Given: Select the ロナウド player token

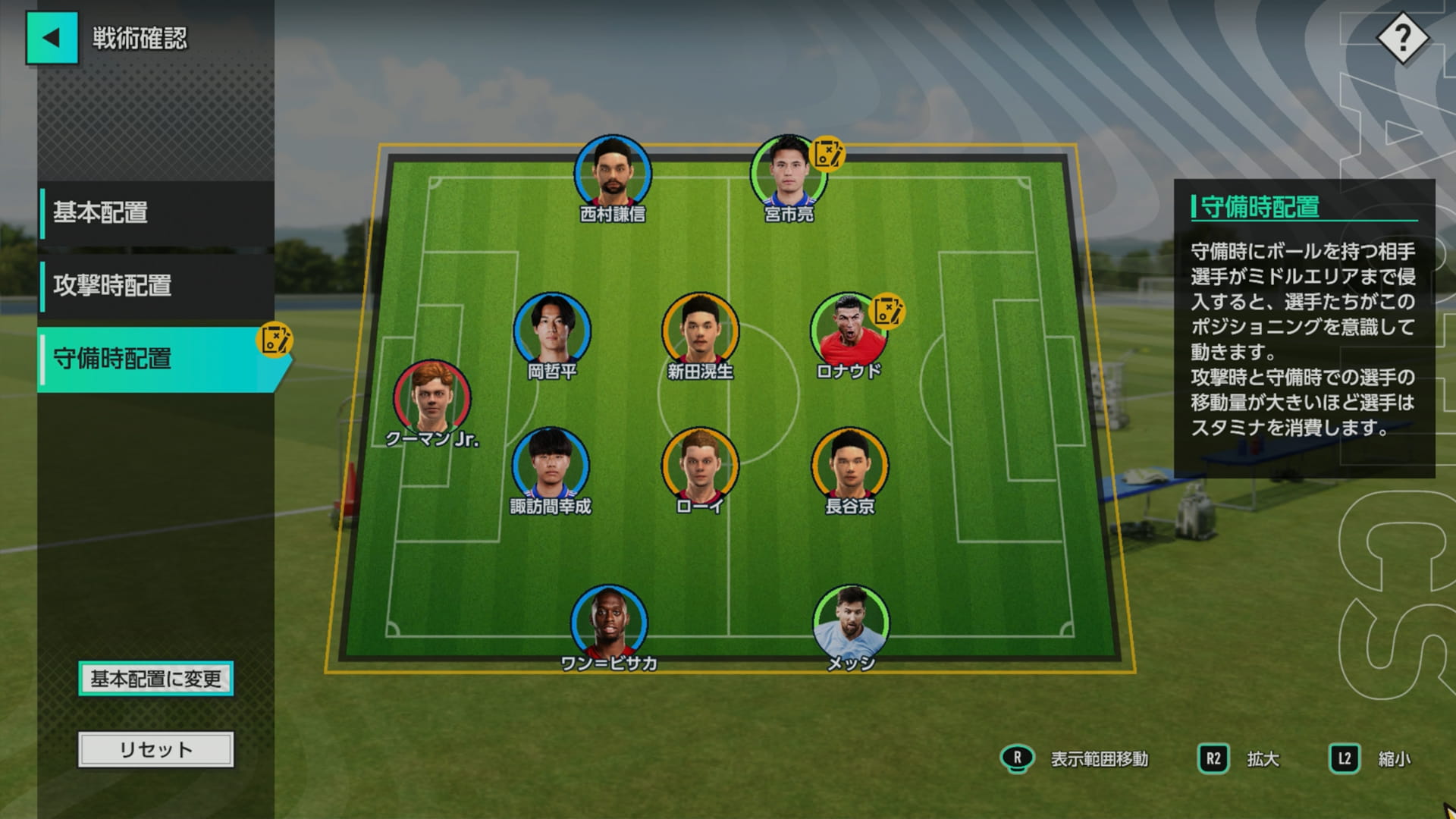Looking at the screenshot, I should 848,331.
